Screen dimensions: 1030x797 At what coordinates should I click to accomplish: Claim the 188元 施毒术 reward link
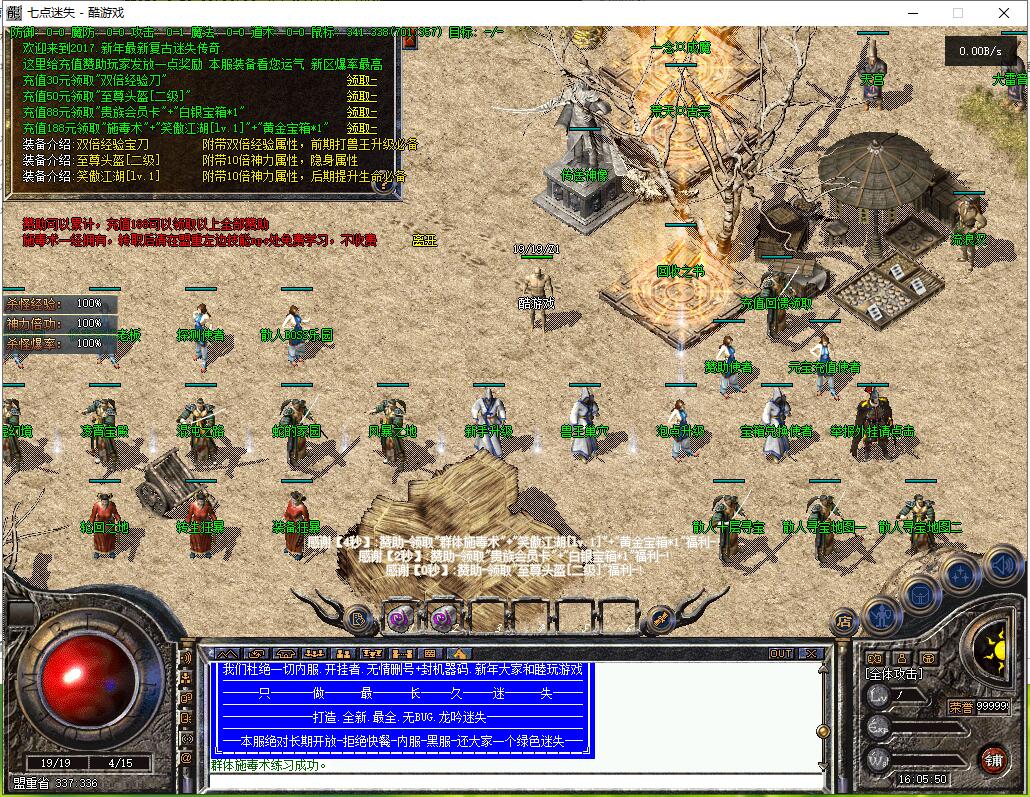point(361,128)
